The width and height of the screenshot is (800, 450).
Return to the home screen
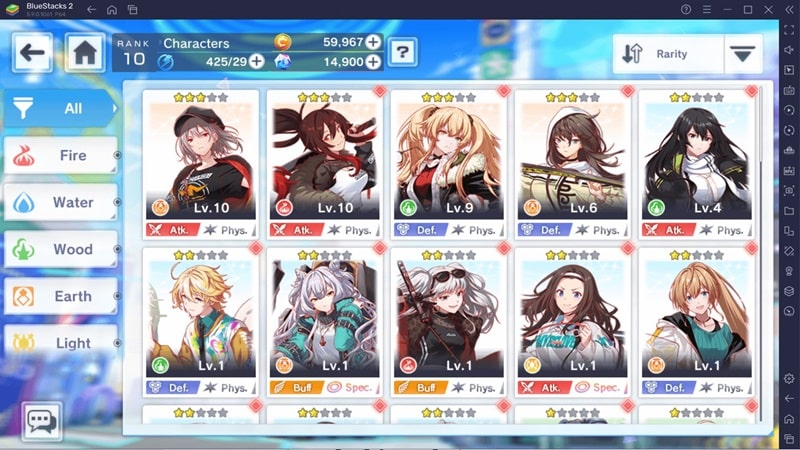pos(86,52)
